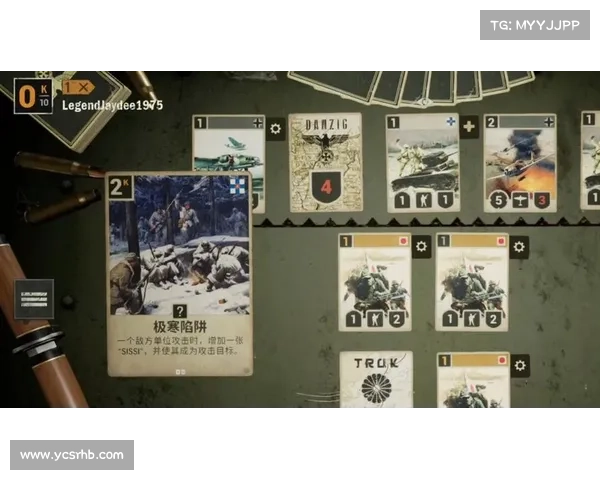Select the enemy aircraft card beside DANZIG

pos(228,150)
